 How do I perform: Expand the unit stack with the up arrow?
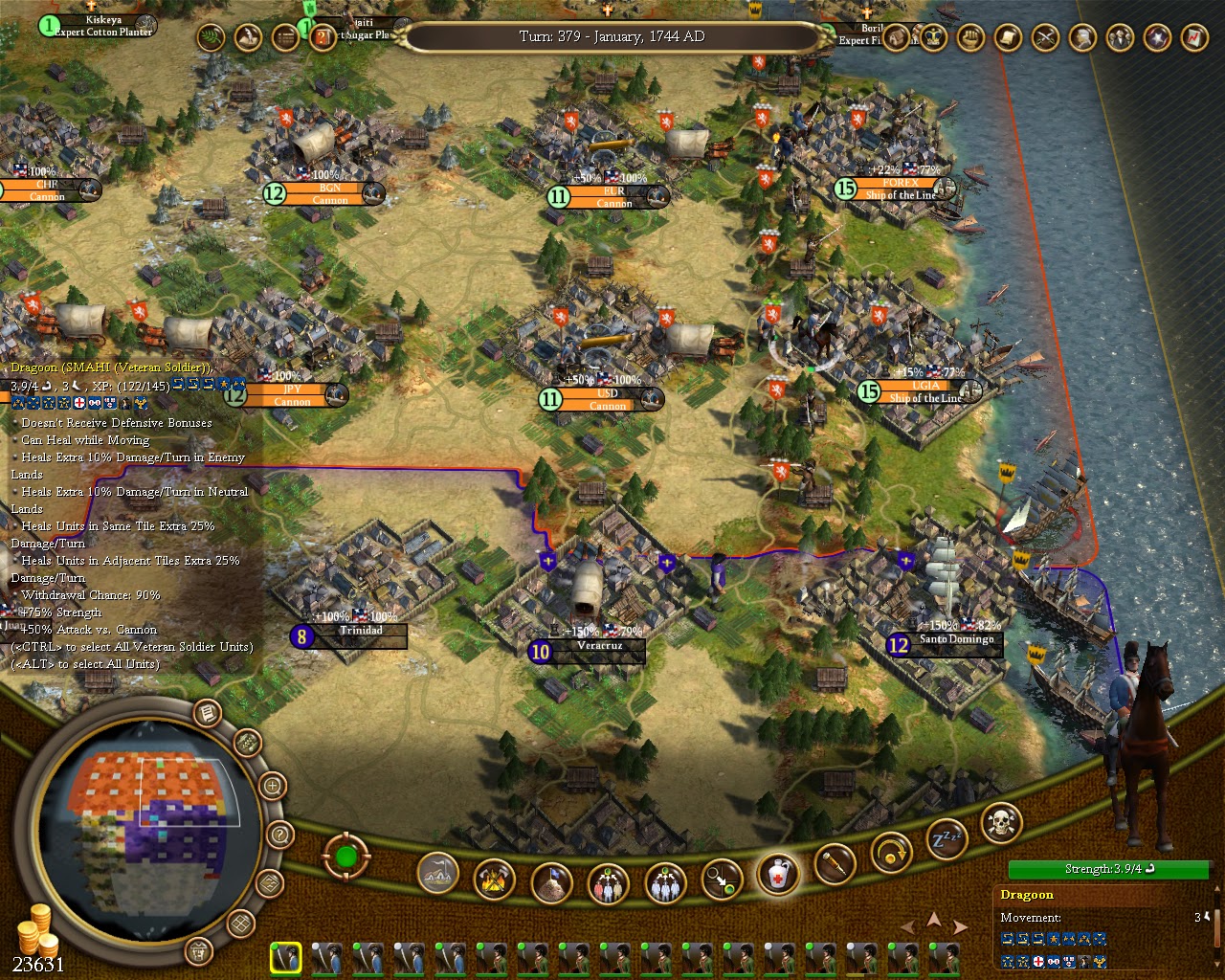pos(933,917)
